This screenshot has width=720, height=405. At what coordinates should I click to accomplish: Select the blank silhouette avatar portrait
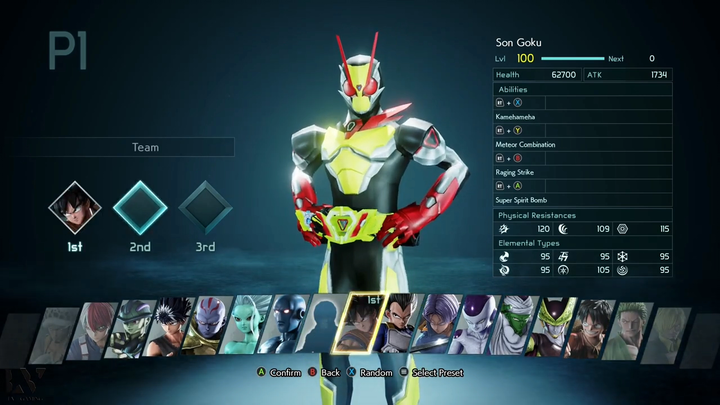tap(325, 327)
